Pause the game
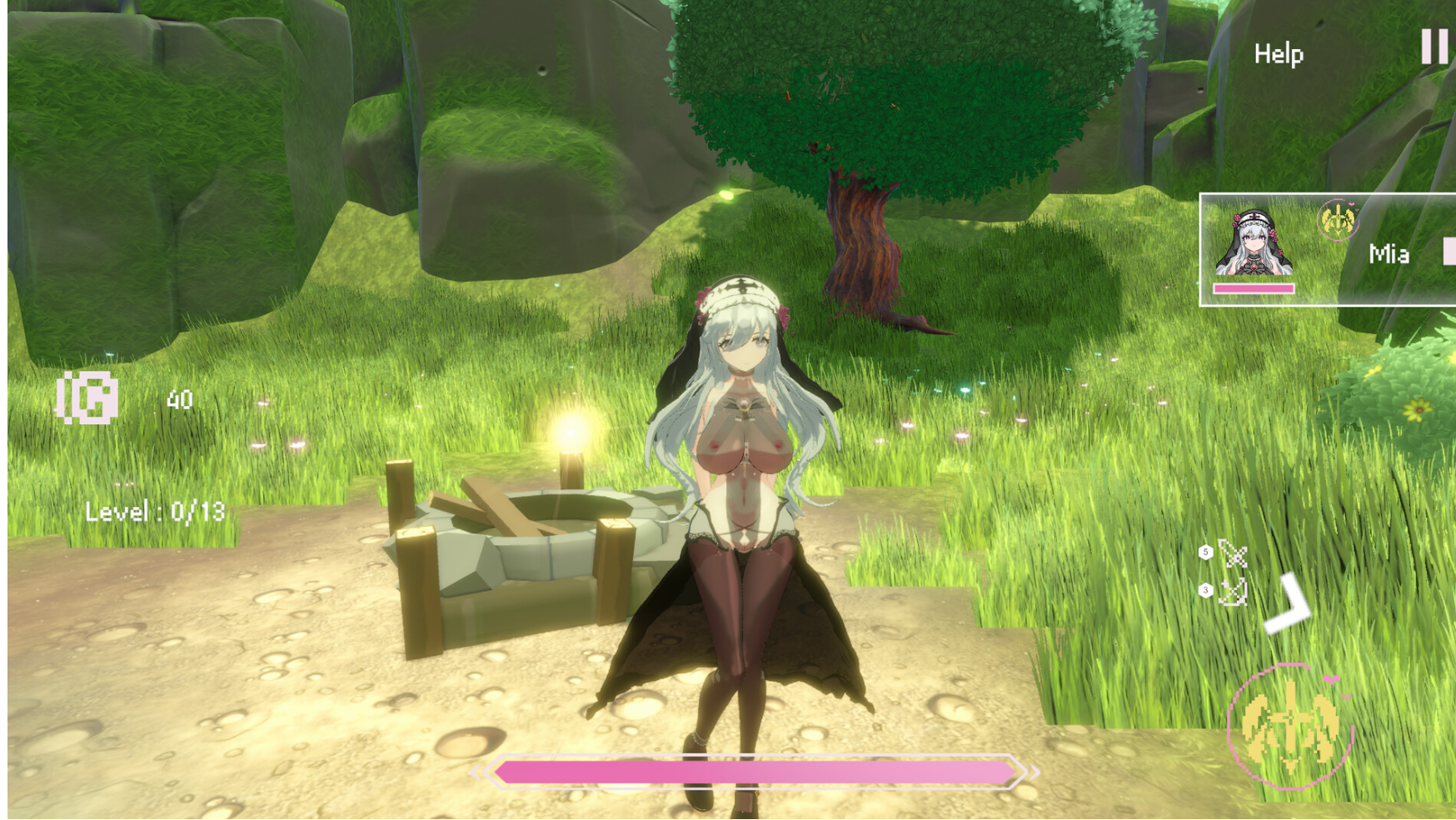The height and width of the screenshot is (820, 1456). point(1434,47)
